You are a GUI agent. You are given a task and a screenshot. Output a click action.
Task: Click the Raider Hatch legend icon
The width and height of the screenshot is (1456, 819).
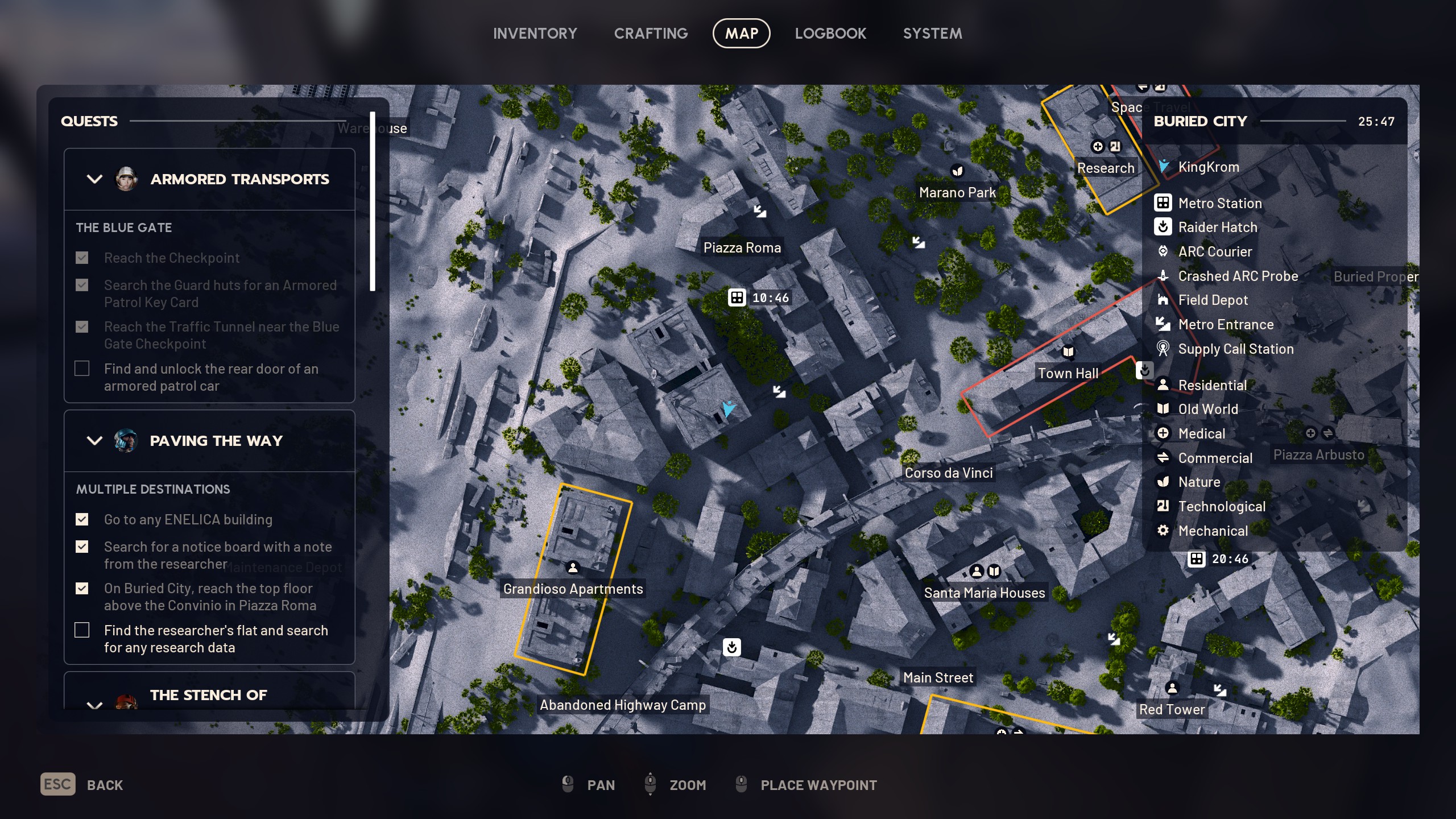click(x=1163, y=227)
